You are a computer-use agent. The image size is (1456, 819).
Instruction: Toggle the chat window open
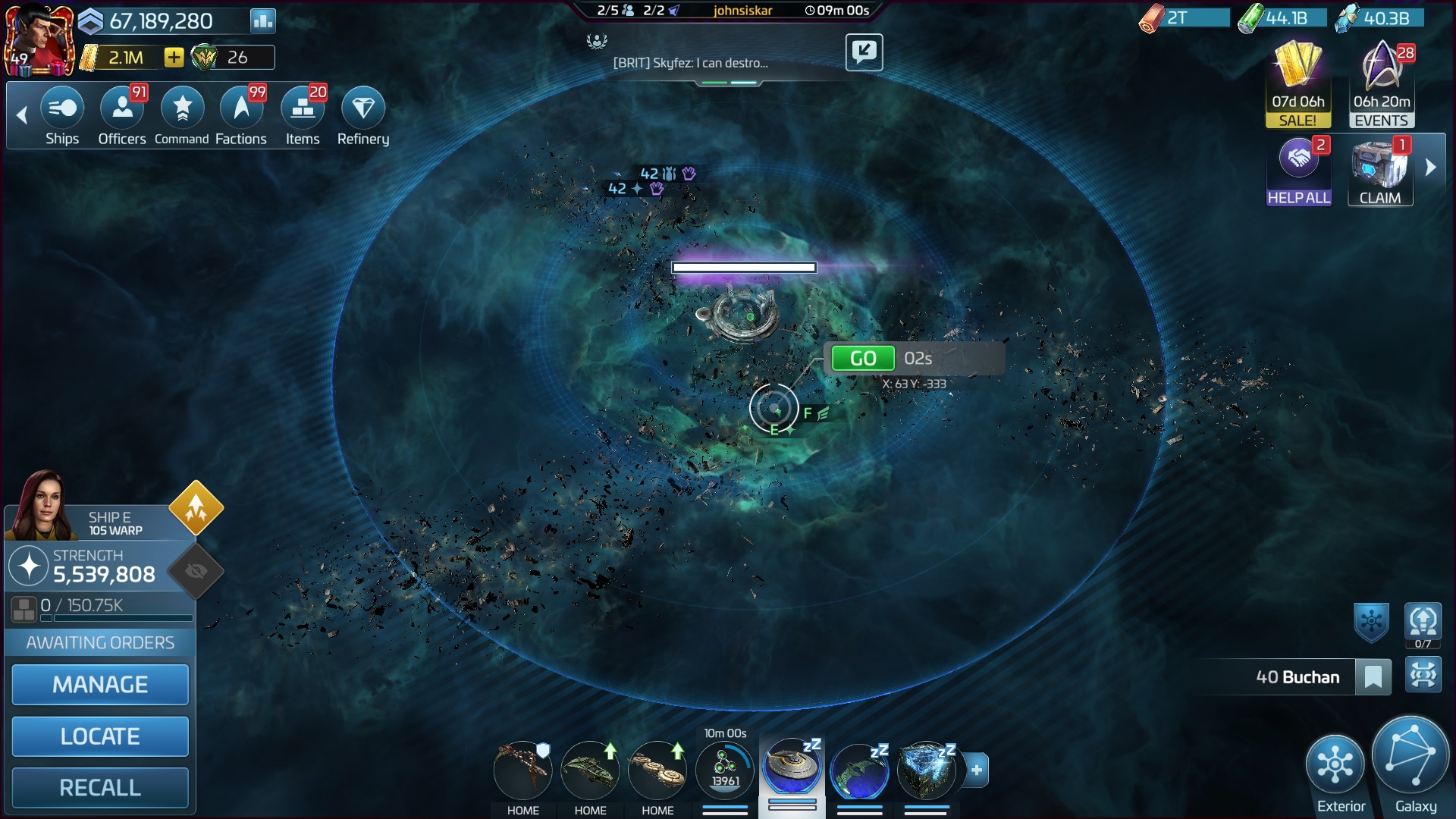[x=864, y=52]
